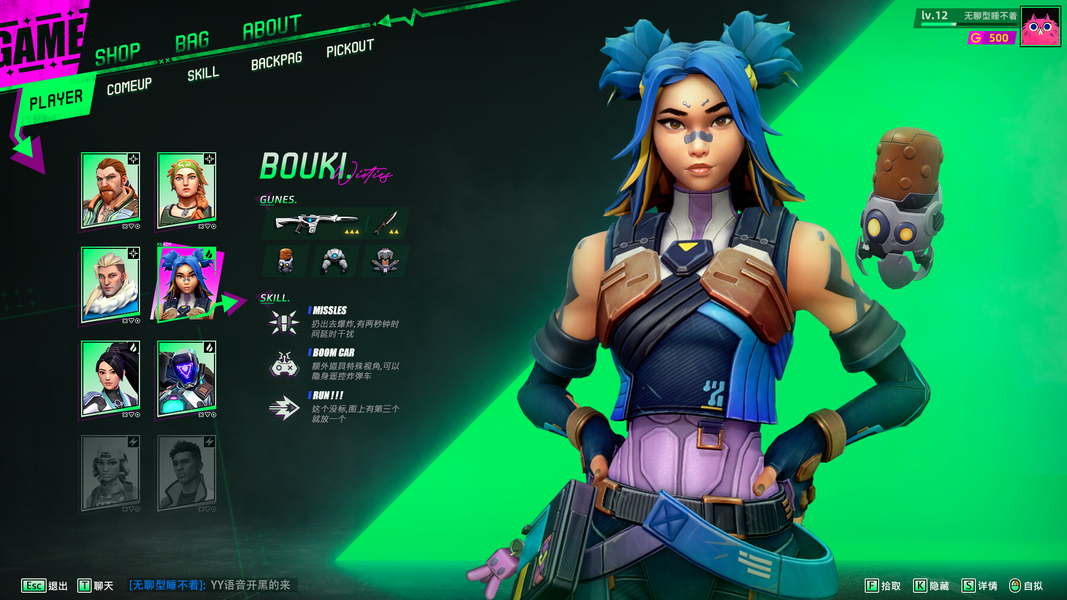Inspect the BOOM CAR skill icon

(284, 365)
